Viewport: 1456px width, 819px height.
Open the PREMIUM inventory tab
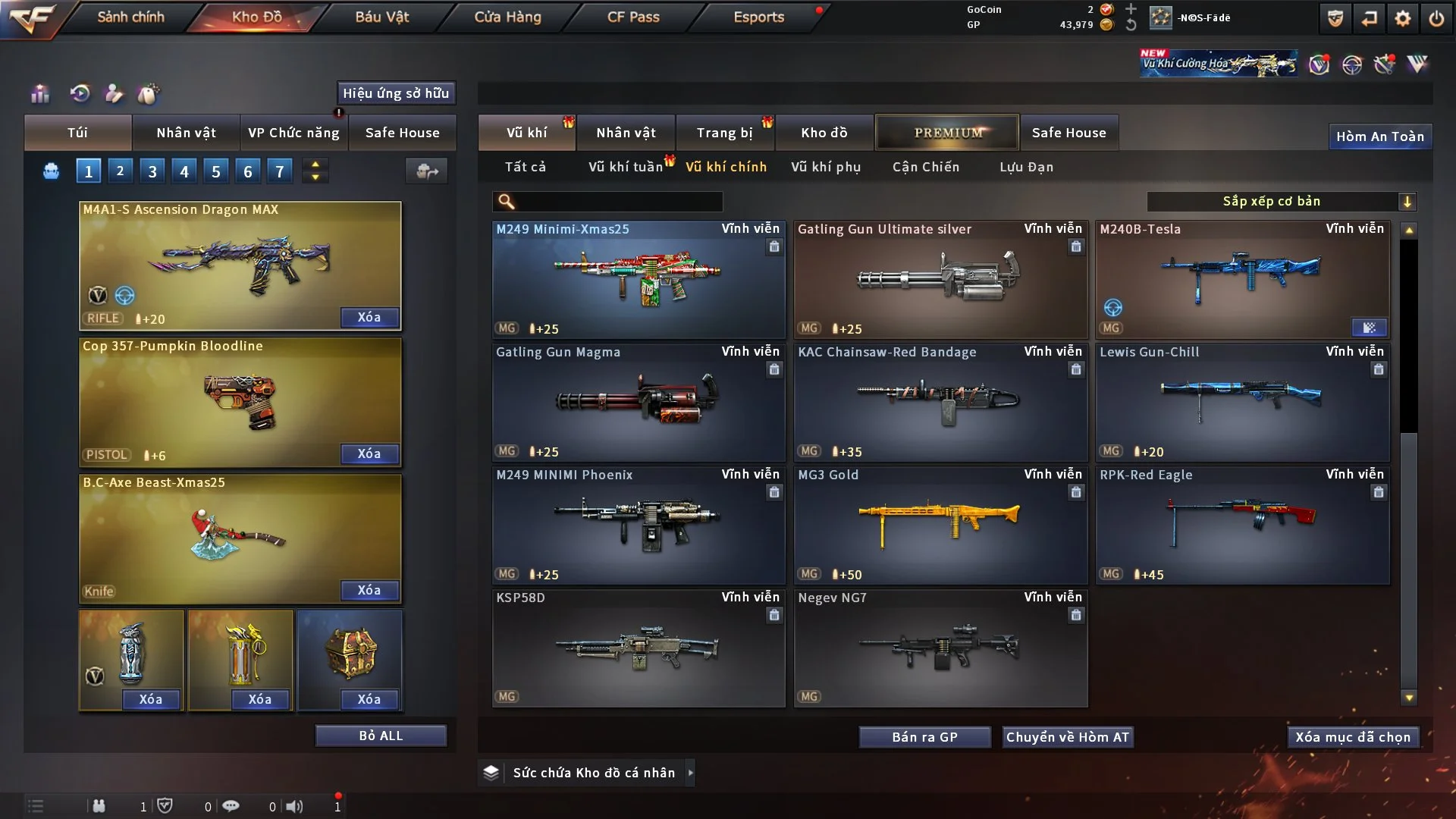point(947,133)
